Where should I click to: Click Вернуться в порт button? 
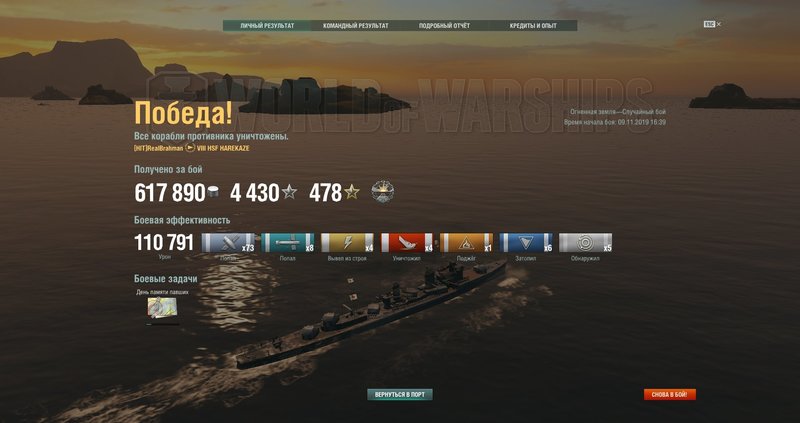pyautogui.click(x=400, y=395)
